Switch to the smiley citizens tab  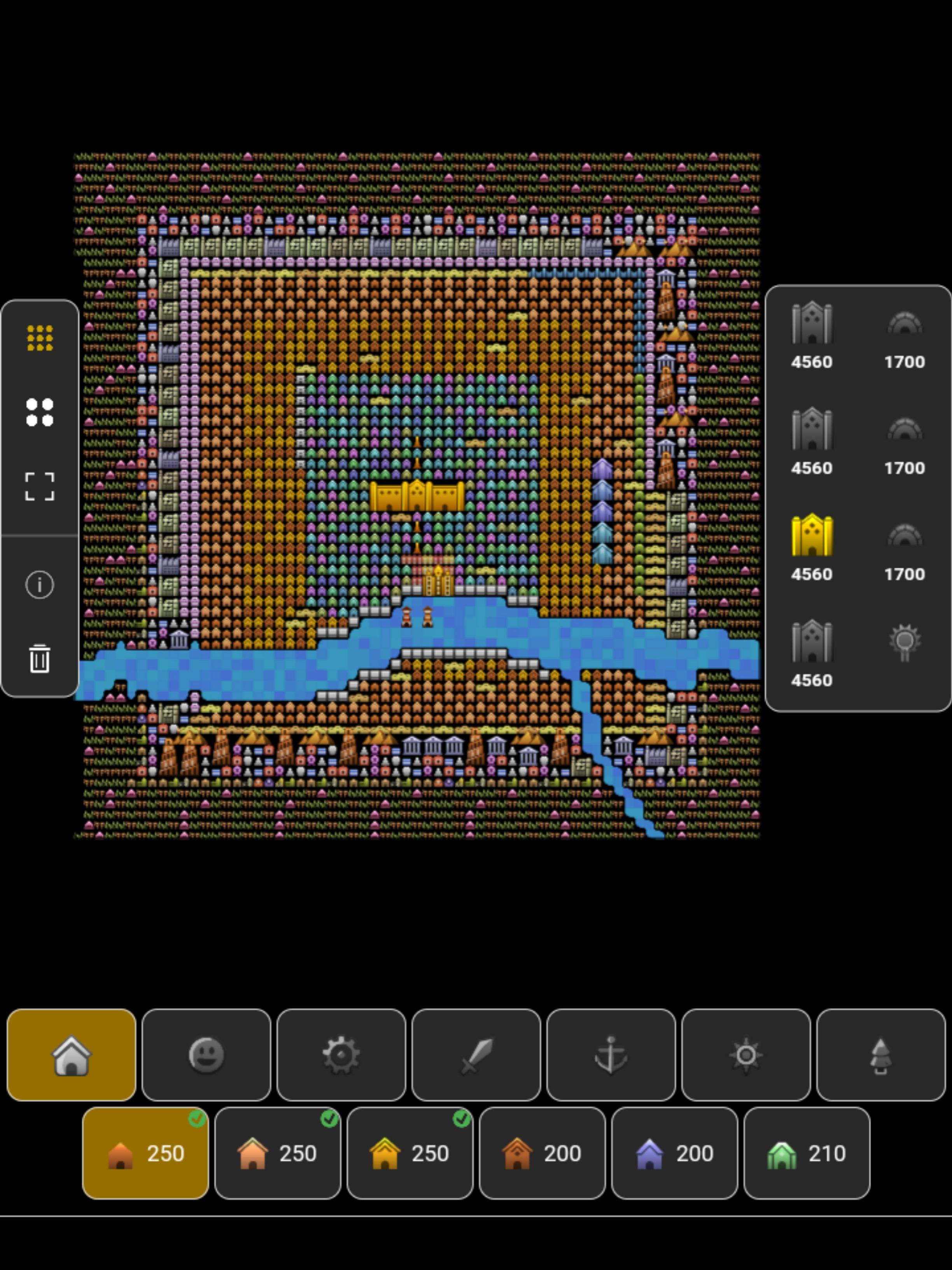[x=206, y=1055]
